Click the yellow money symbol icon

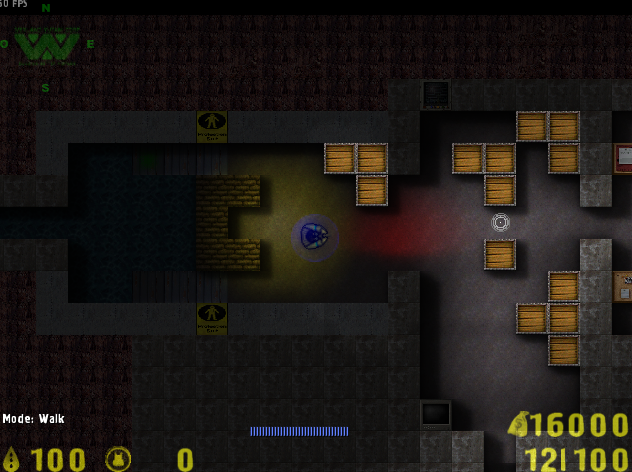pyautogui.click(x=519, y=425)
